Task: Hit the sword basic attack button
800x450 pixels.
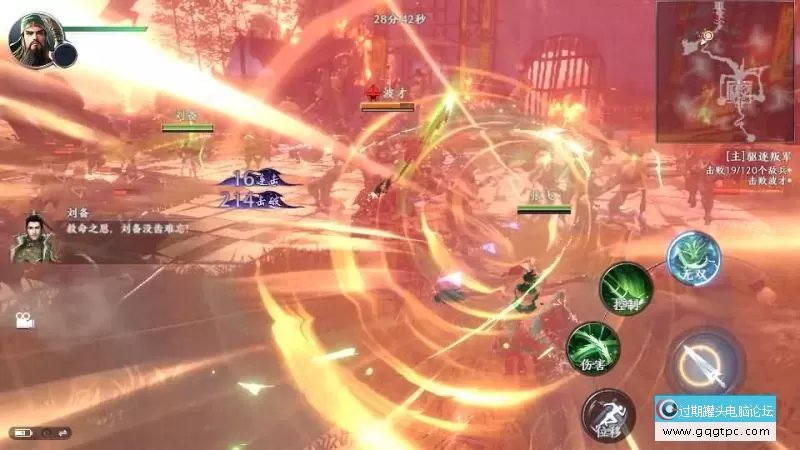Action: click(705, 364)
